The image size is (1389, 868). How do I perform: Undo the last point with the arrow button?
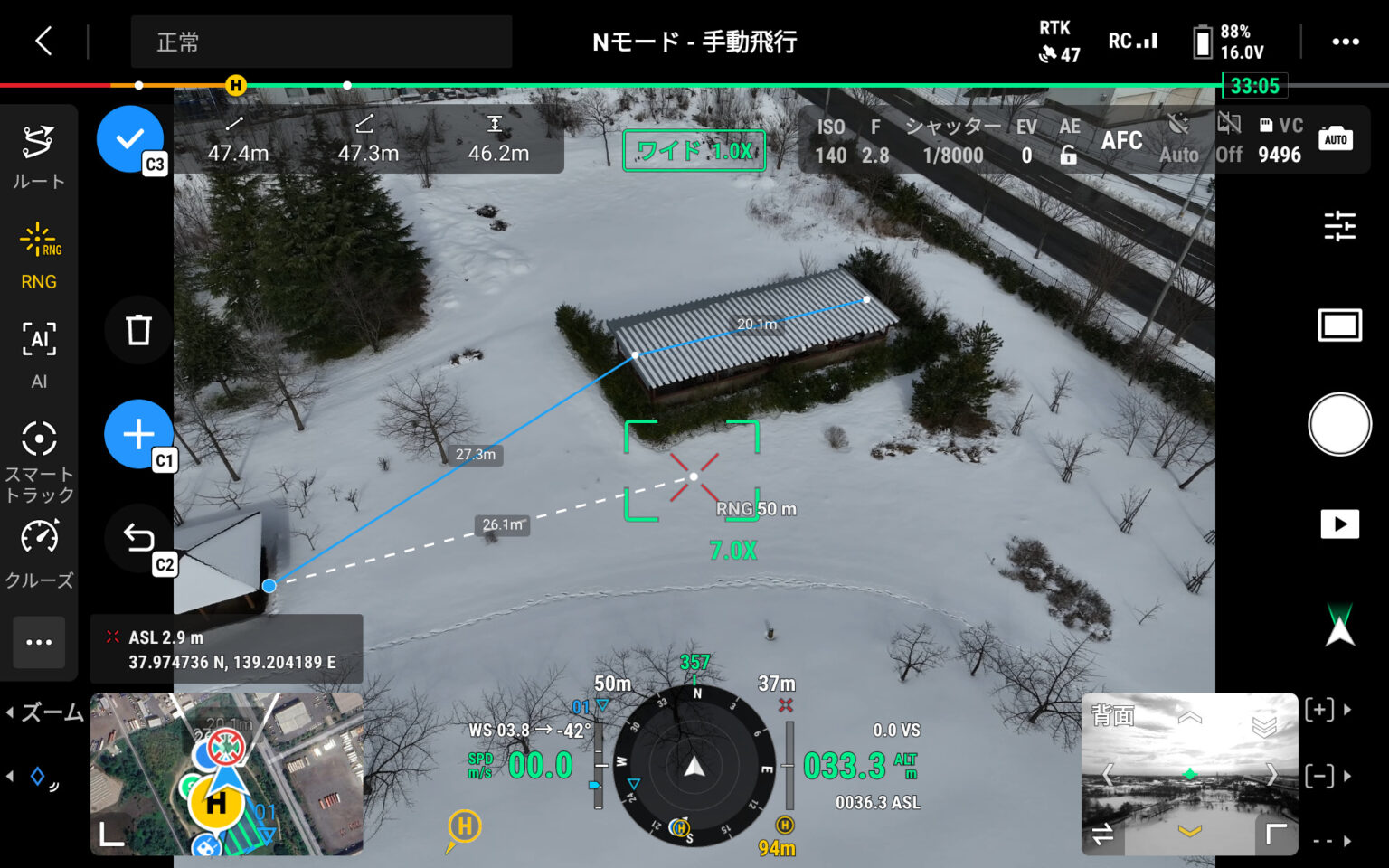pyautogui.click(x=138, y=538)
